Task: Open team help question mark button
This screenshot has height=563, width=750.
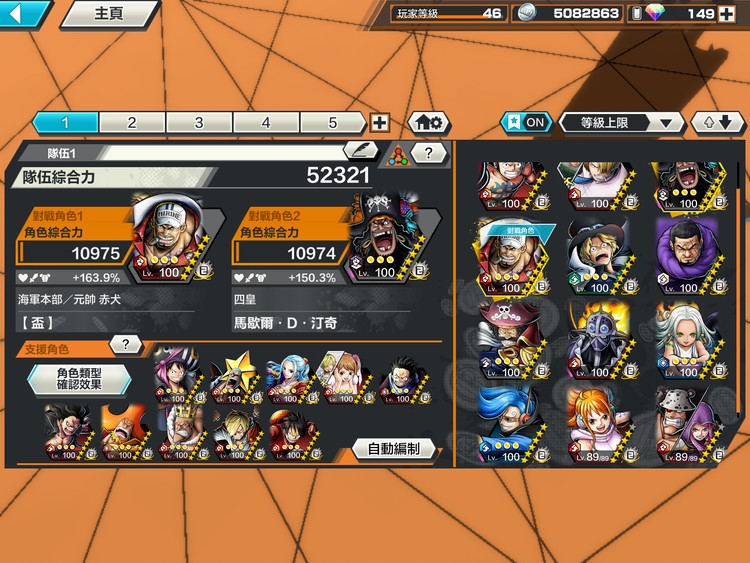Action: point(429,153)
